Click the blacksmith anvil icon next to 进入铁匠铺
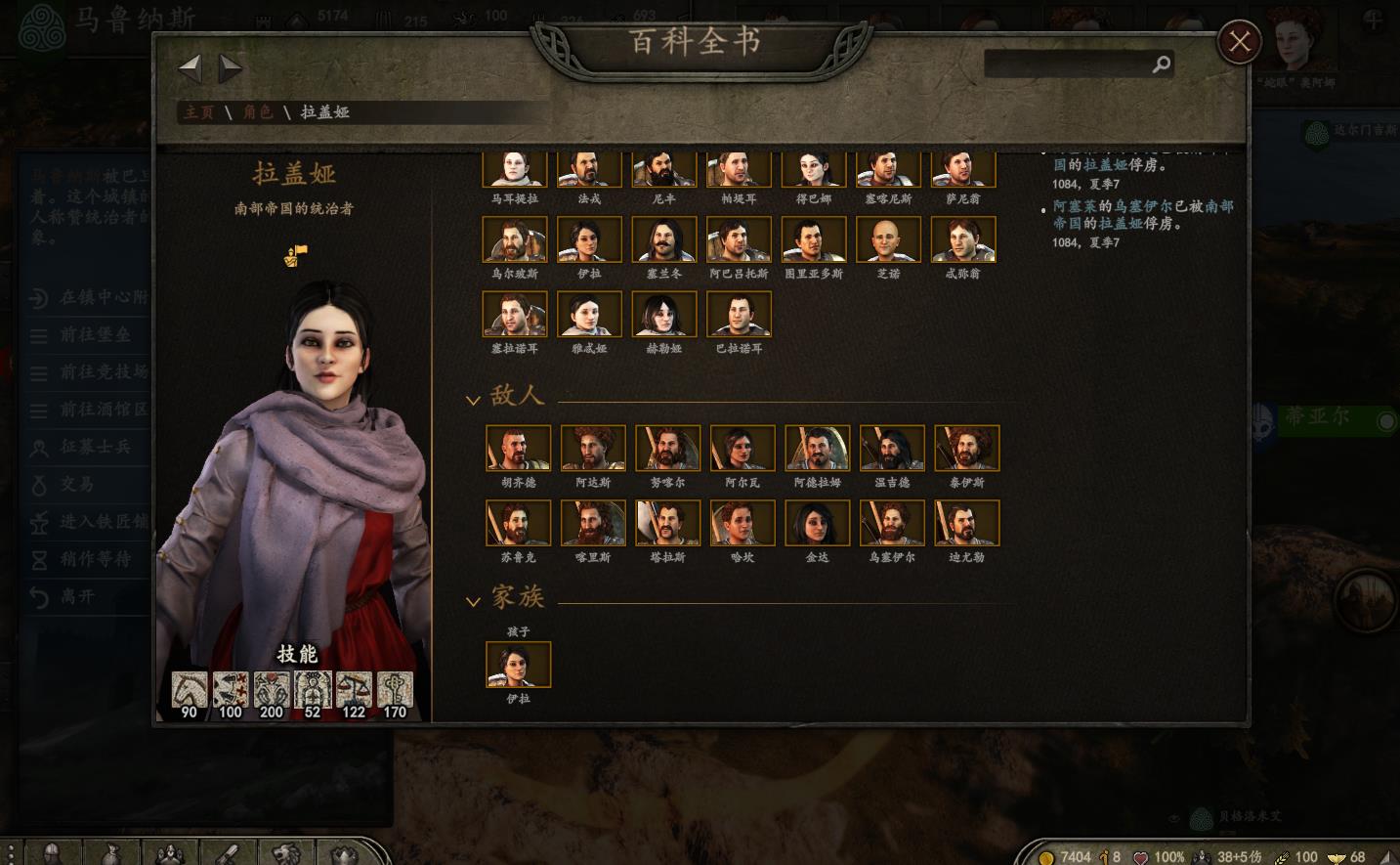Screen dimensions: 1400x865 (39, 523)
